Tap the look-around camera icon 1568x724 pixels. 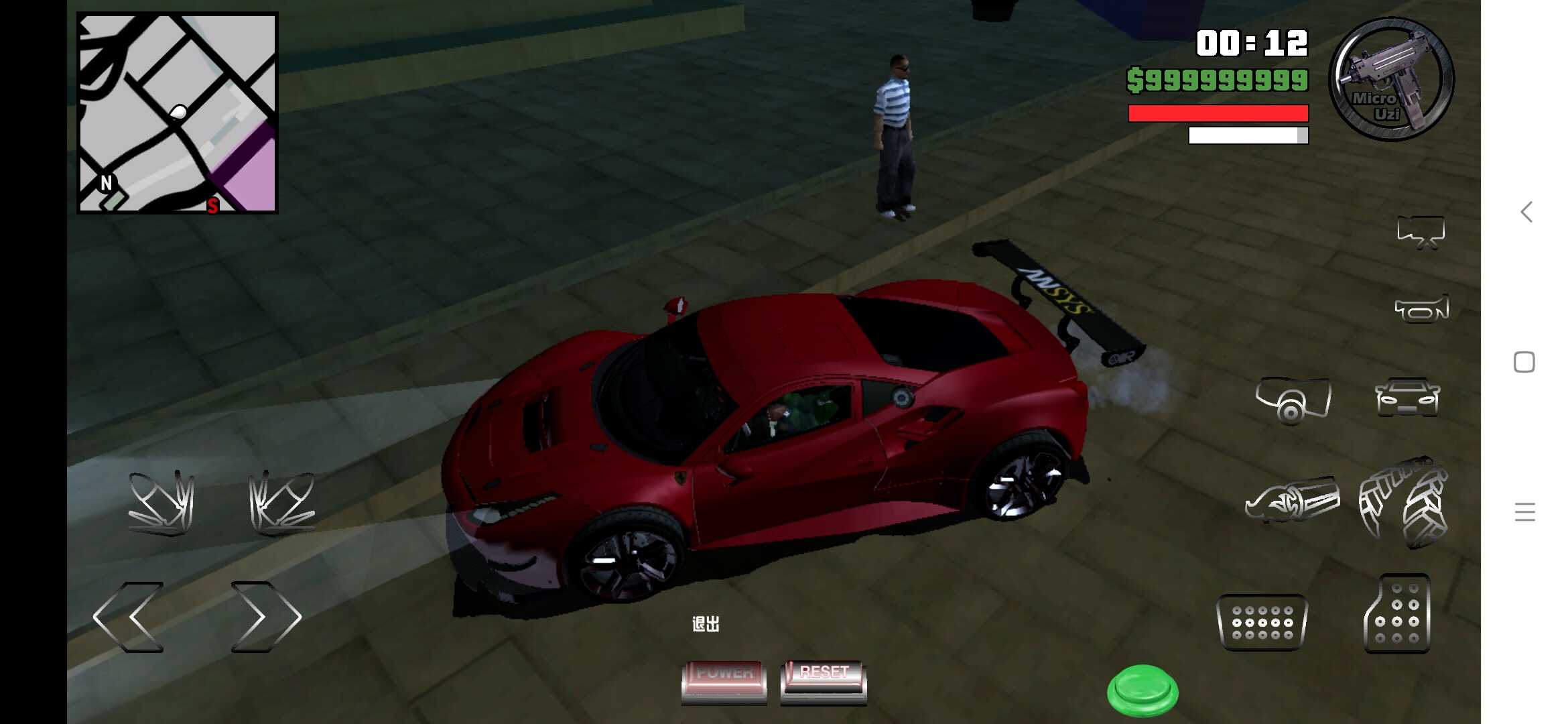click(x=1293, y=402)
